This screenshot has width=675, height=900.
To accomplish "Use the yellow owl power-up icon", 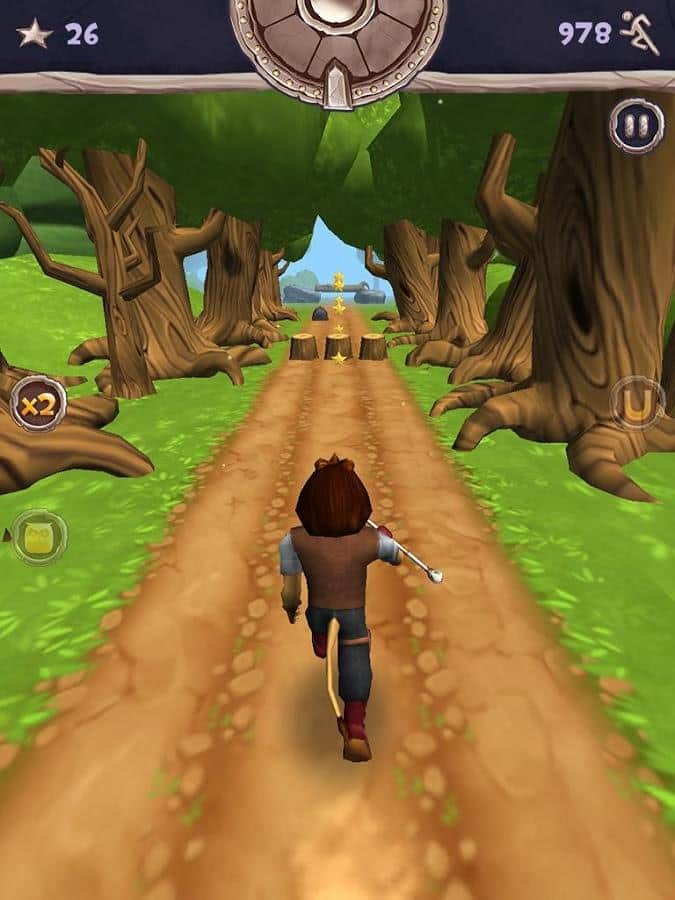I will (x=39, y=537).
